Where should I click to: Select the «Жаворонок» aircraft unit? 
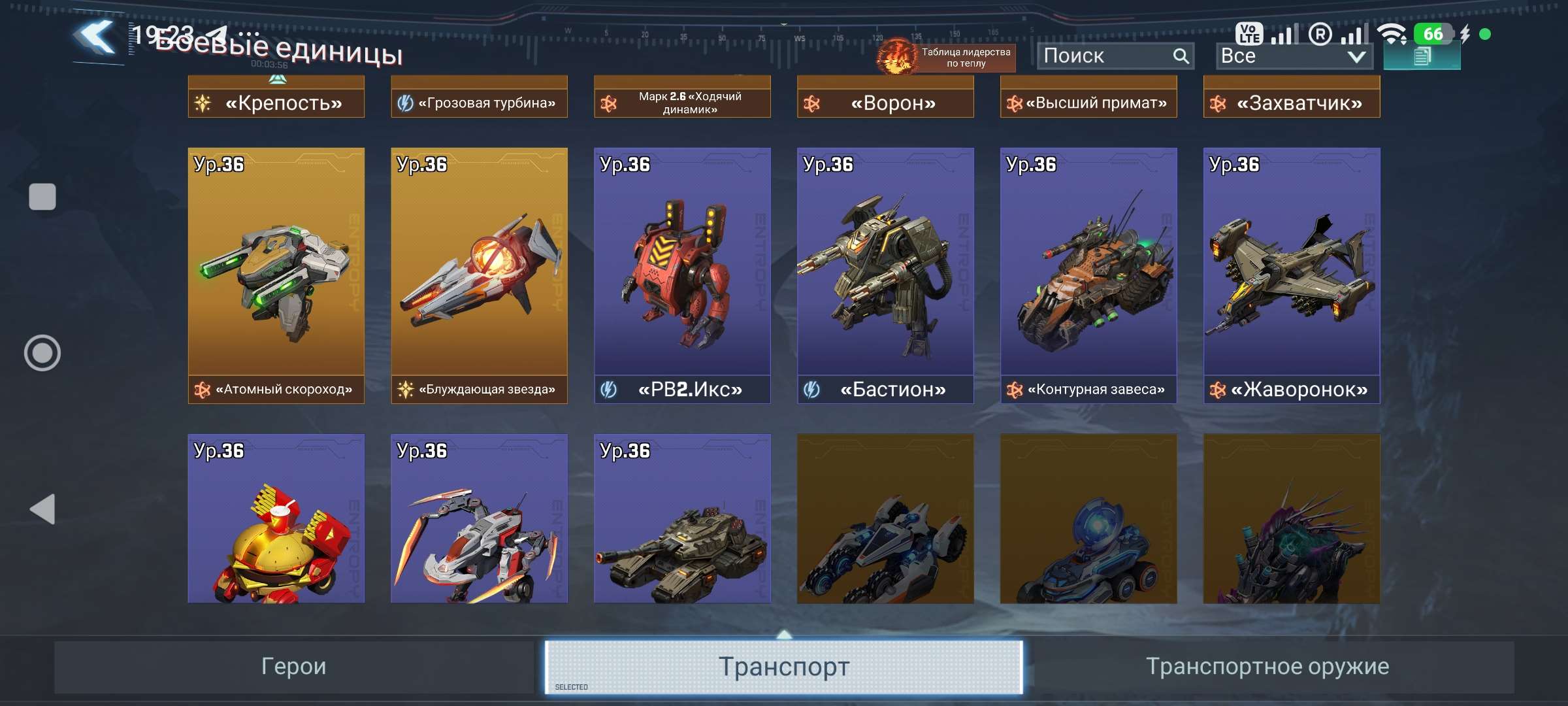(1291, 275)
